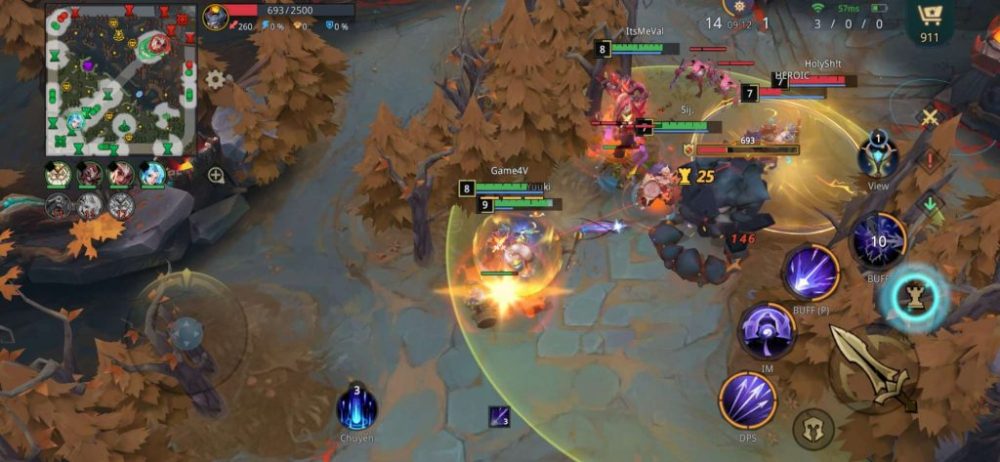Screen dimensions: 1000x462
Task: Cast the BUFF (P) skill
Action: [x=810, y=271]
